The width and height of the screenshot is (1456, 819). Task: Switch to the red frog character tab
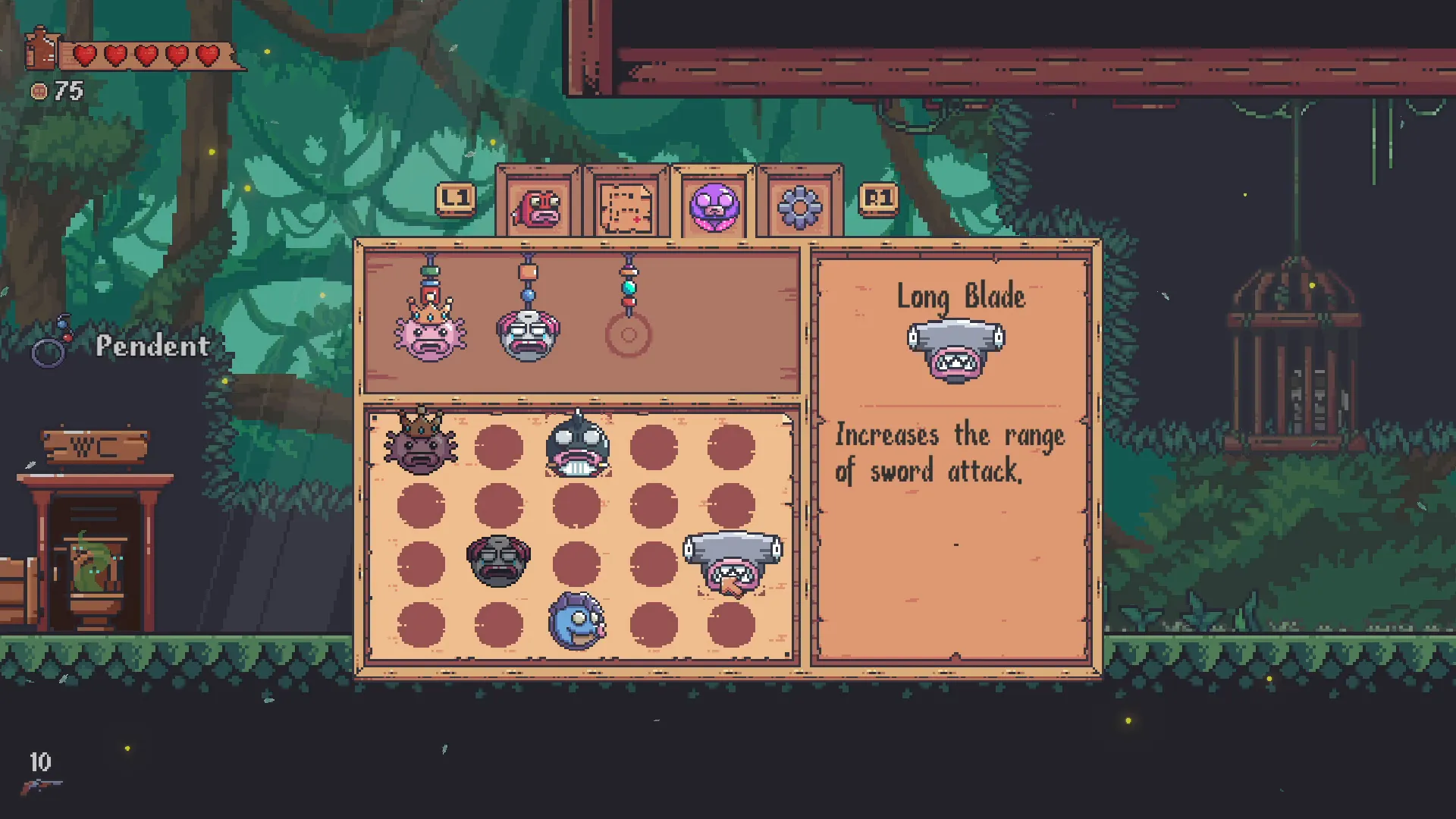(x=538, y=206)
